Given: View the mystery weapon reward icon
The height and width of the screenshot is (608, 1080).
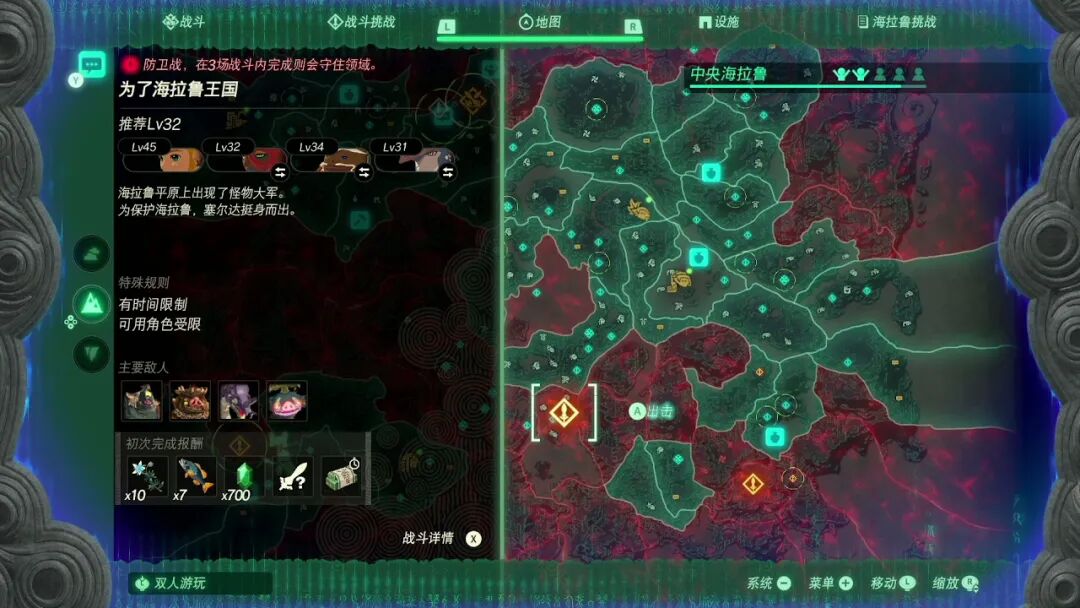Looking at the screenshot, I should 292,477.
